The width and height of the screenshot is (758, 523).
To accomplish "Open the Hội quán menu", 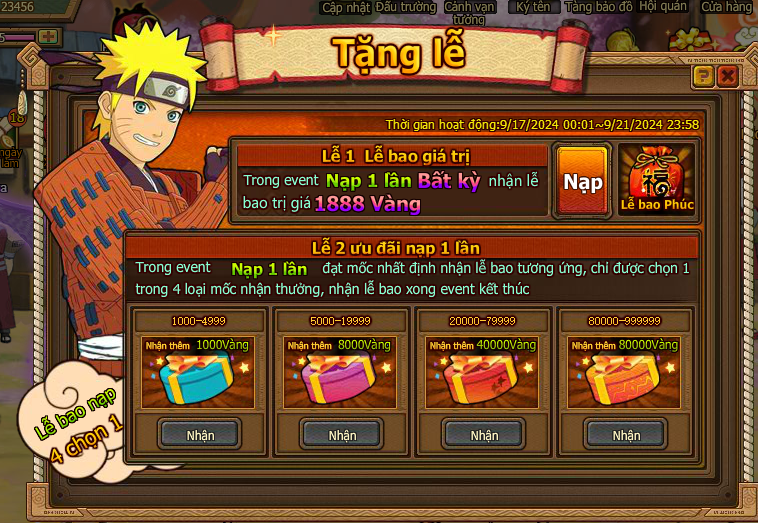I will point(662,7).
